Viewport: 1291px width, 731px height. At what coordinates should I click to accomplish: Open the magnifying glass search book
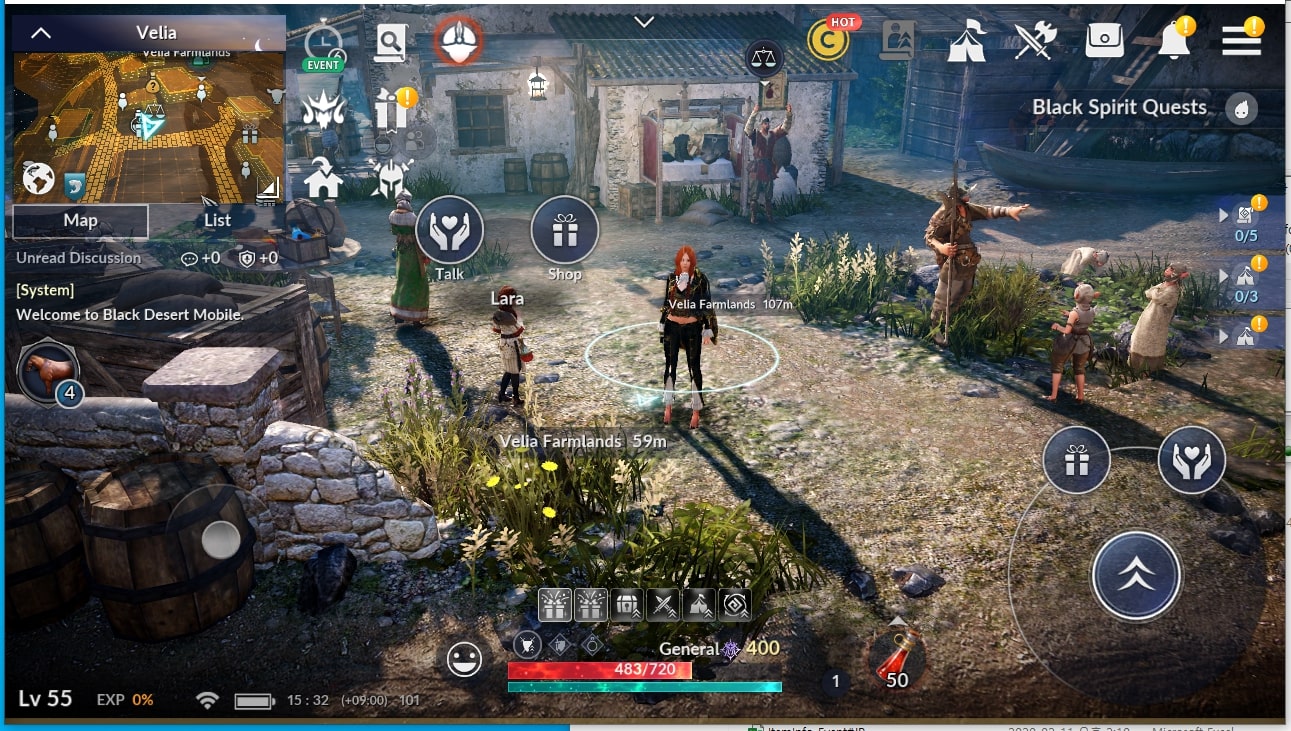pyautogui.click(x=390, y=43)
